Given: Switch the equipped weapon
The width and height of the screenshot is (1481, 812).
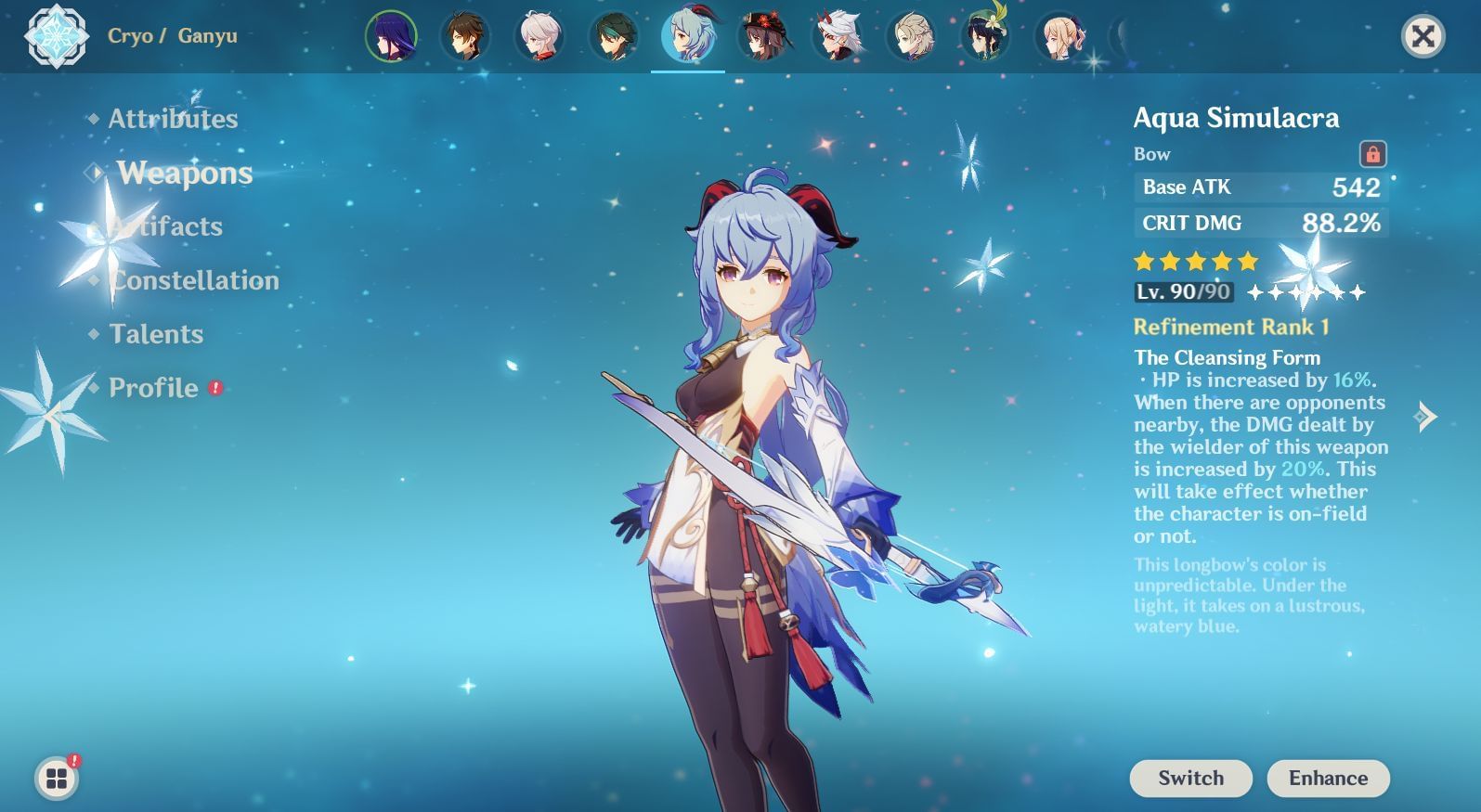Looking at the screenshot, I should pos(1190,778).
